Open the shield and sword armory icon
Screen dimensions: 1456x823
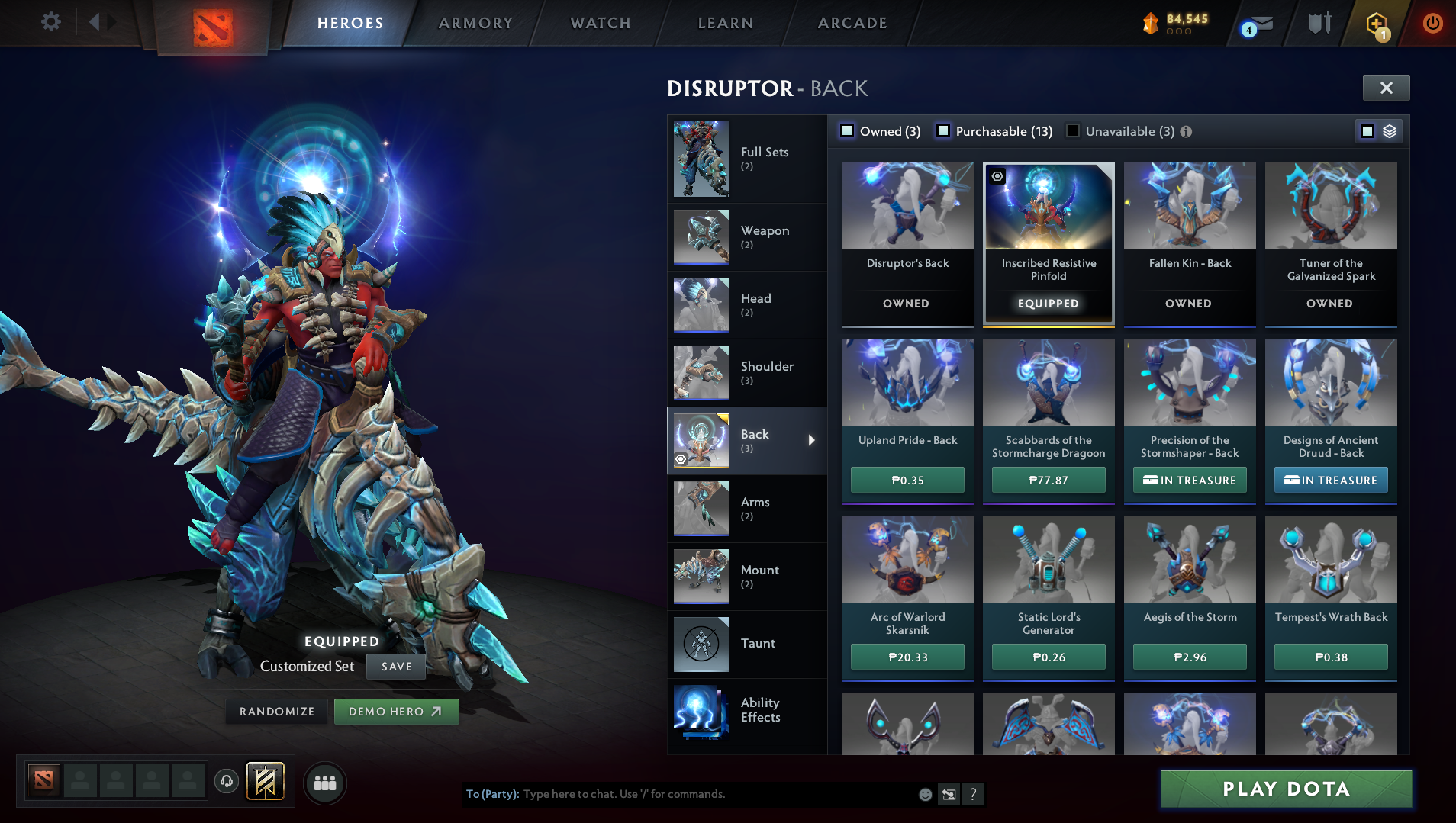coord(1319,23)
